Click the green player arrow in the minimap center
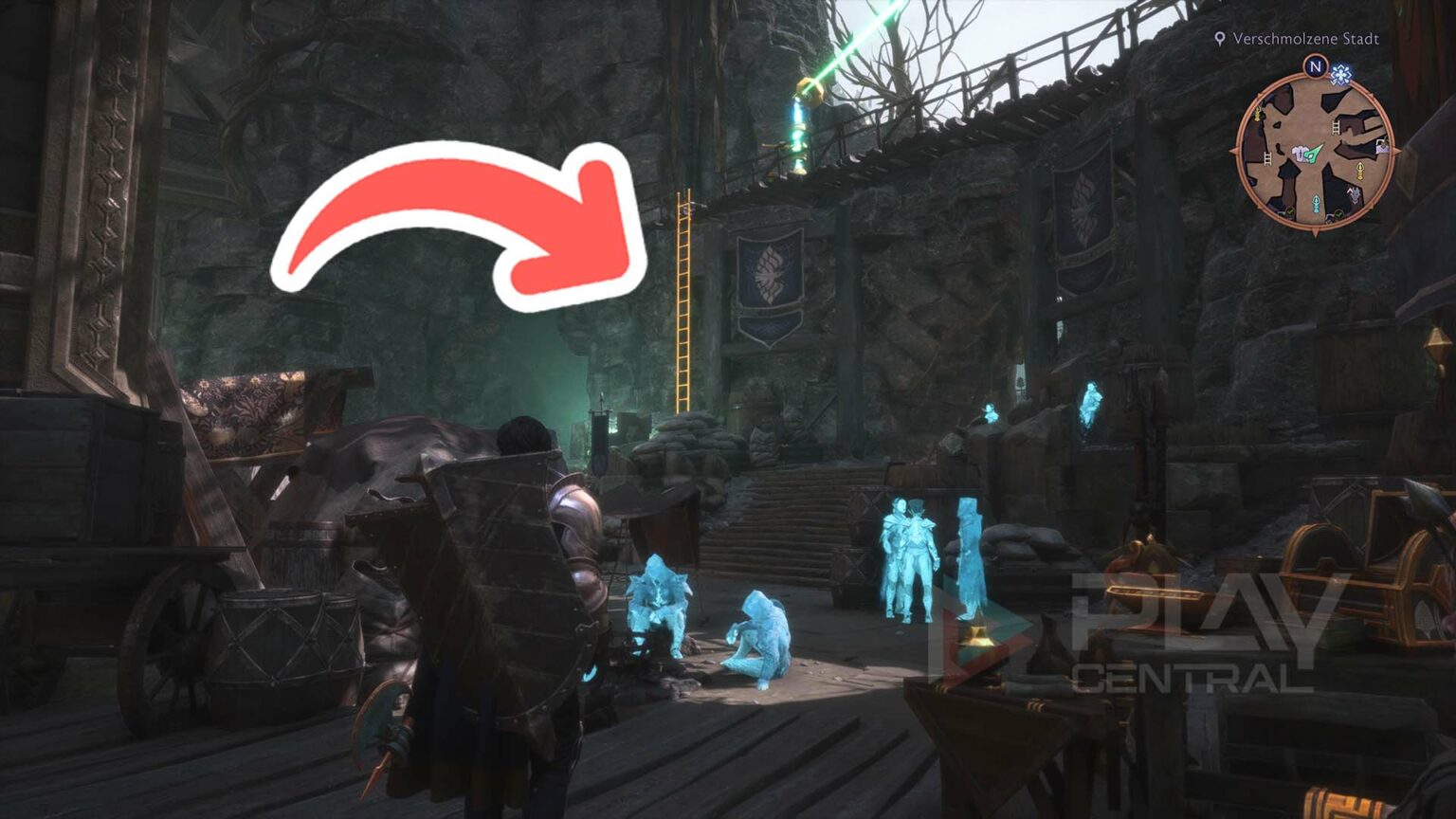Viewport: 1456px width, 819px height. coord(1313,152)
